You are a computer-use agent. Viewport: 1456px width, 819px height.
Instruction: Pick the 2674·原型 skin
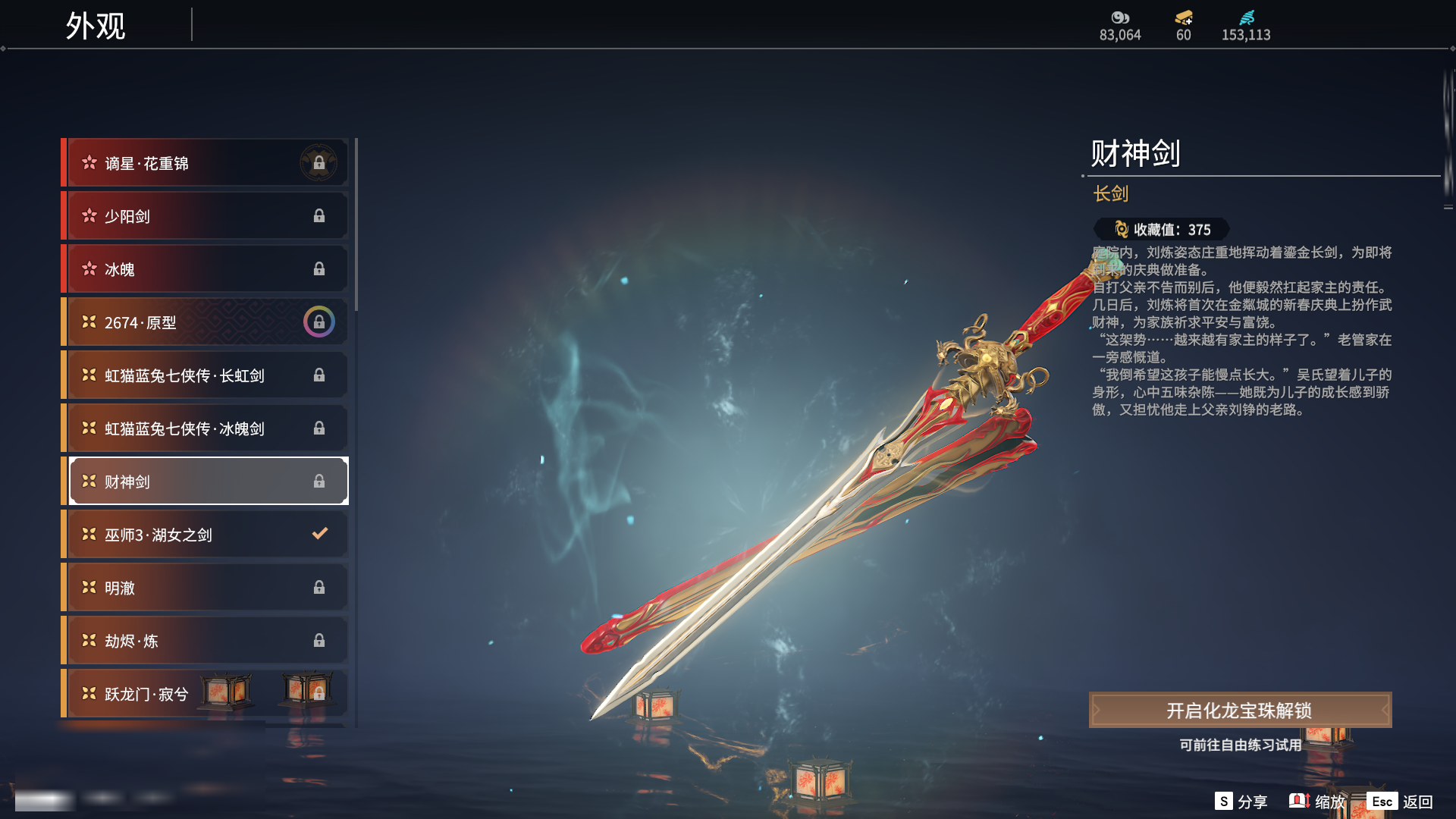[206, 322]
